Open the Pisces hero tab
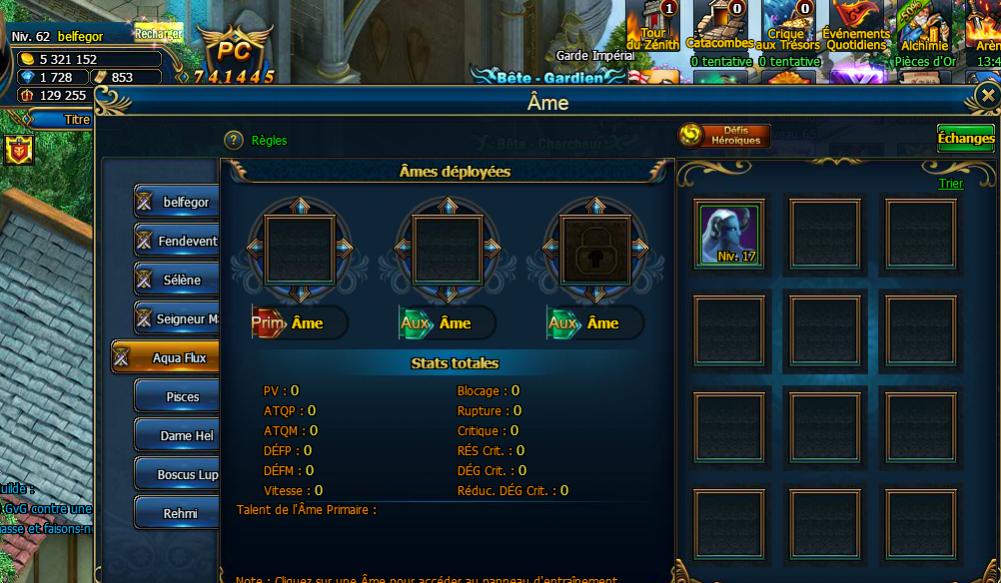This screenshot has height=583, width=1001. (x=180, y=397)
